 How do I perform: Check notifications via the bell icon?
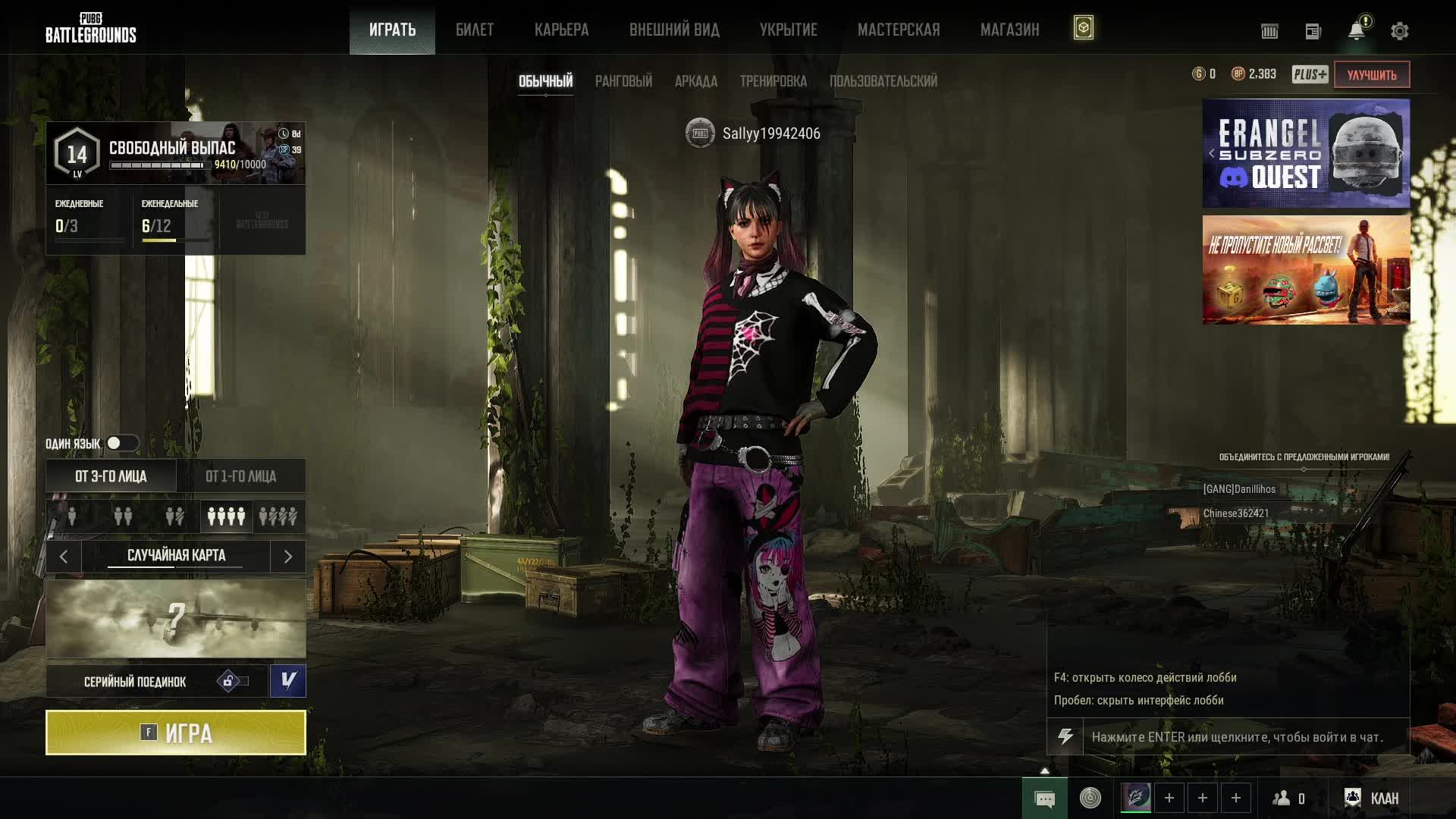pyautogui.click(x=1357, y=31)
